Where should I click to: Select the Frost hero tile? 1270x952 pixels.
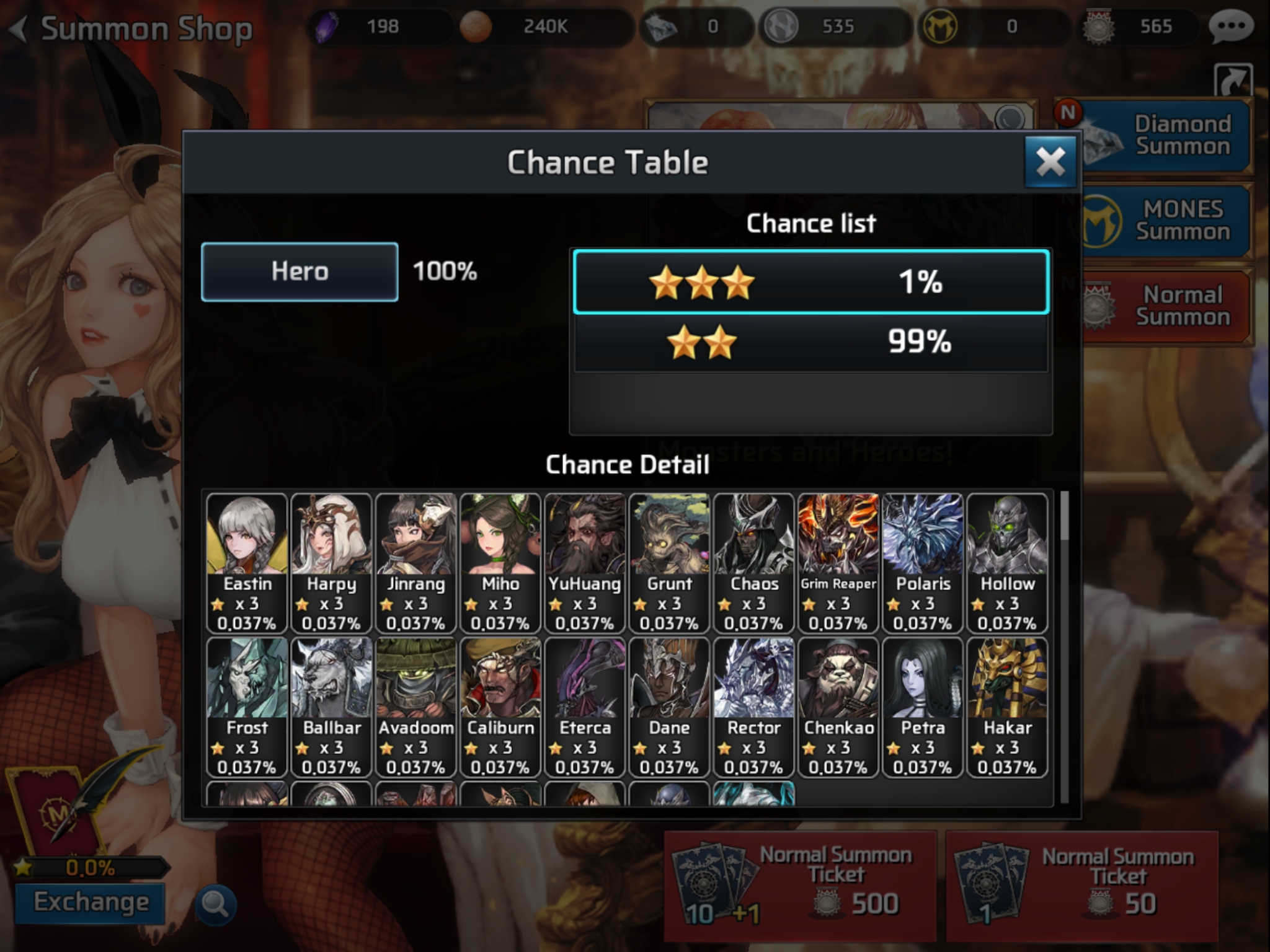point(247,706)
